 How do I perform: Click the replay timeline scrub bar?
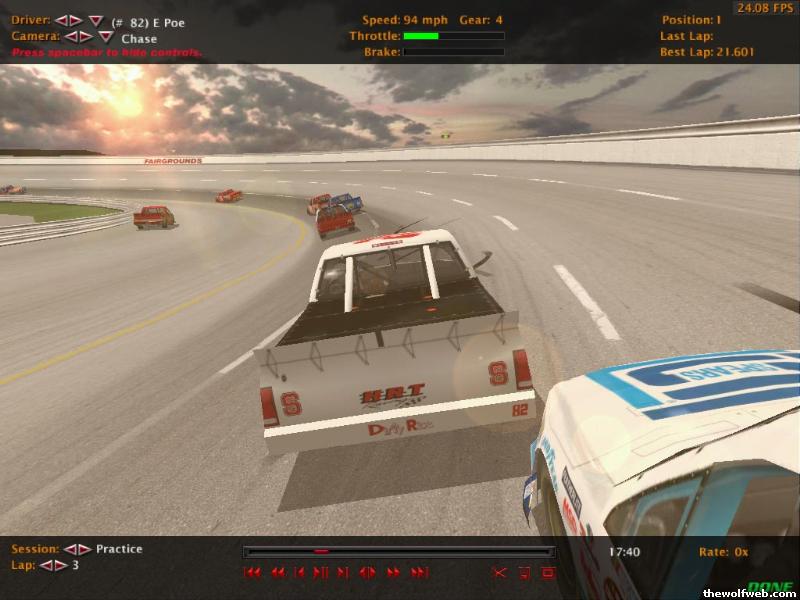coord(398,551)
